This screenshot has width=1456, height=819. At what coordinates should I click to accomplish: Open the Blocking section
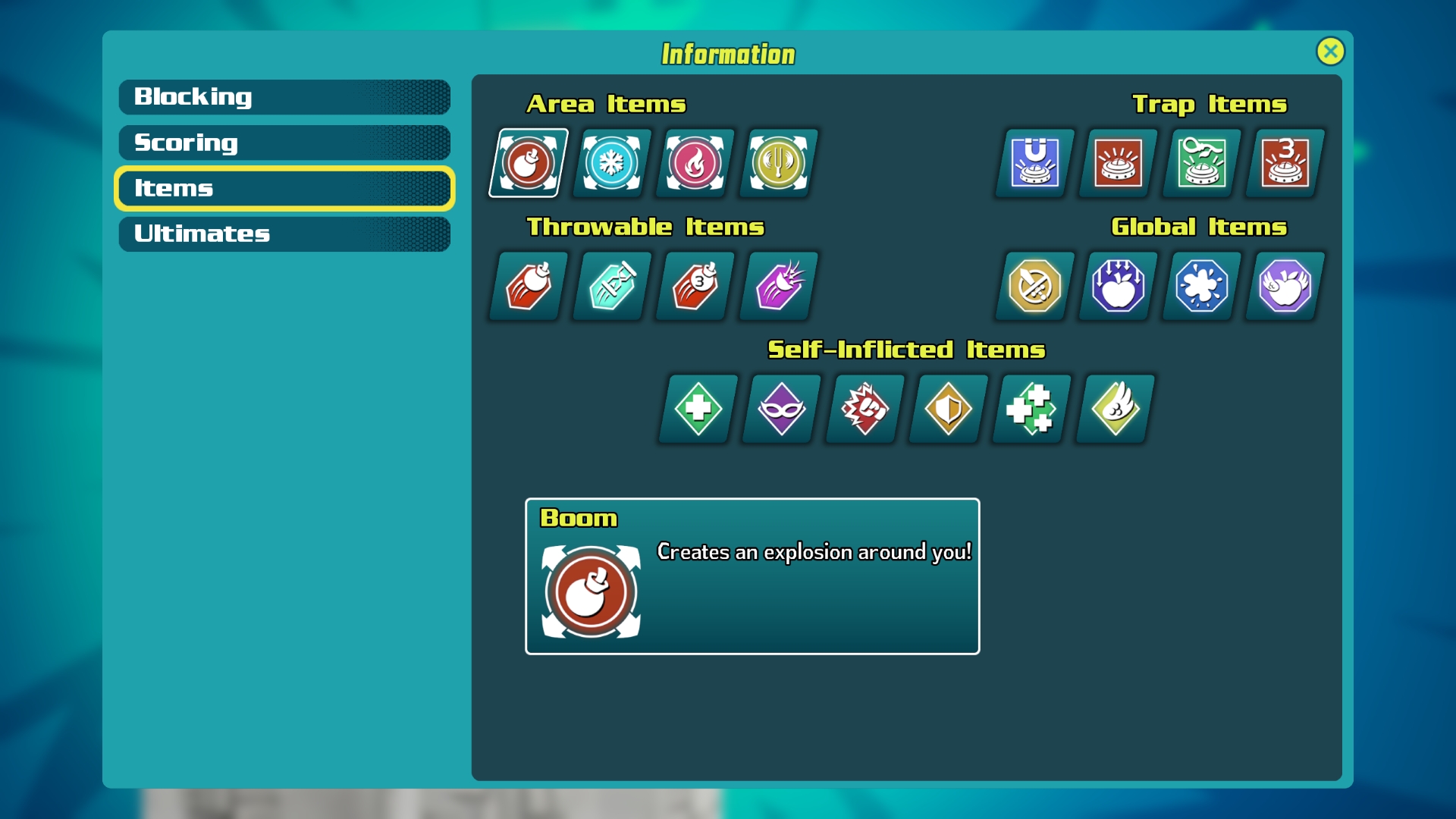point(284,97)
